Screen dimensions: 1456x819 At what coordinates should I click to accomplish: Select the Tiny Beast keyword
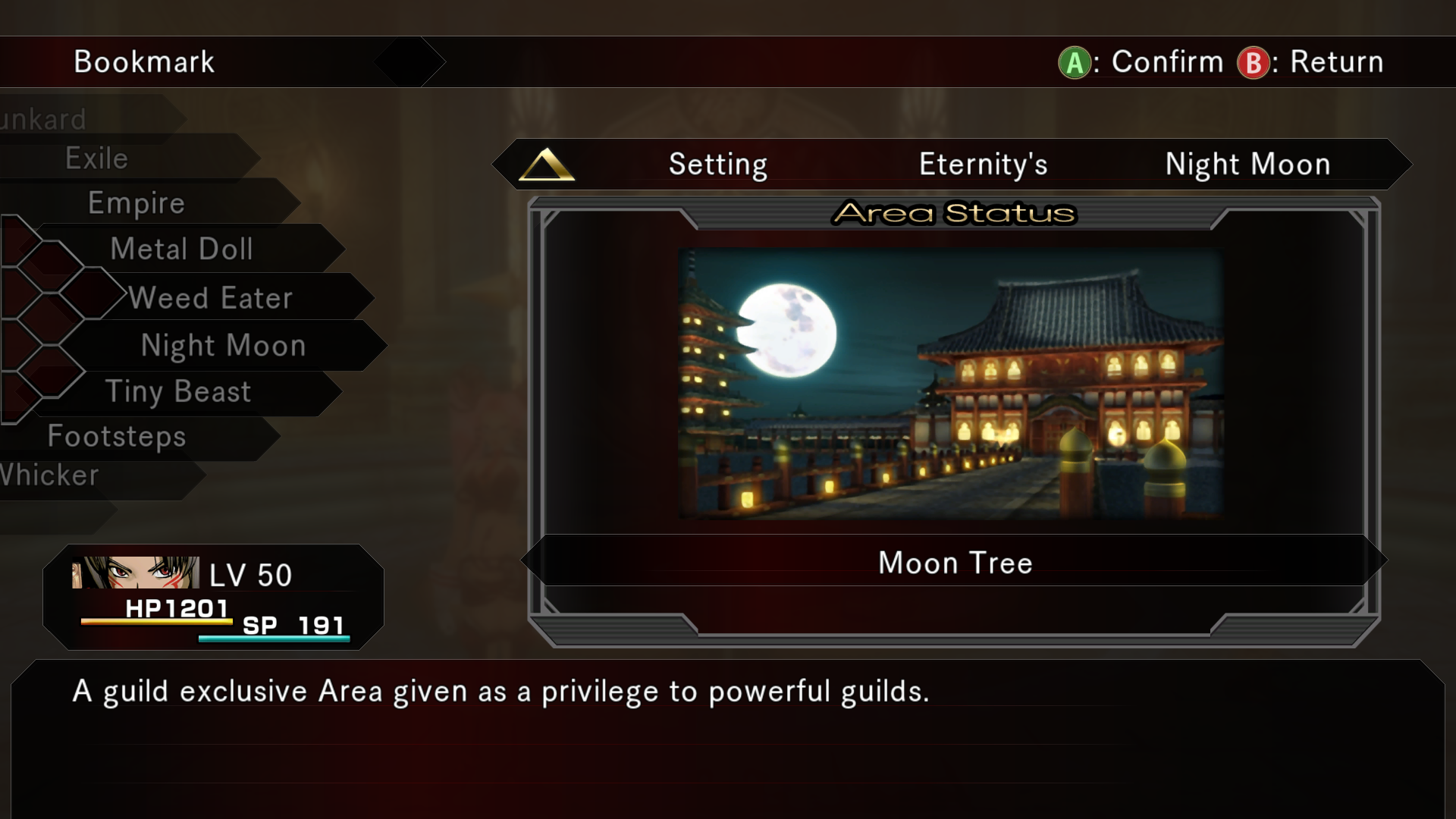tap(178, 392)
